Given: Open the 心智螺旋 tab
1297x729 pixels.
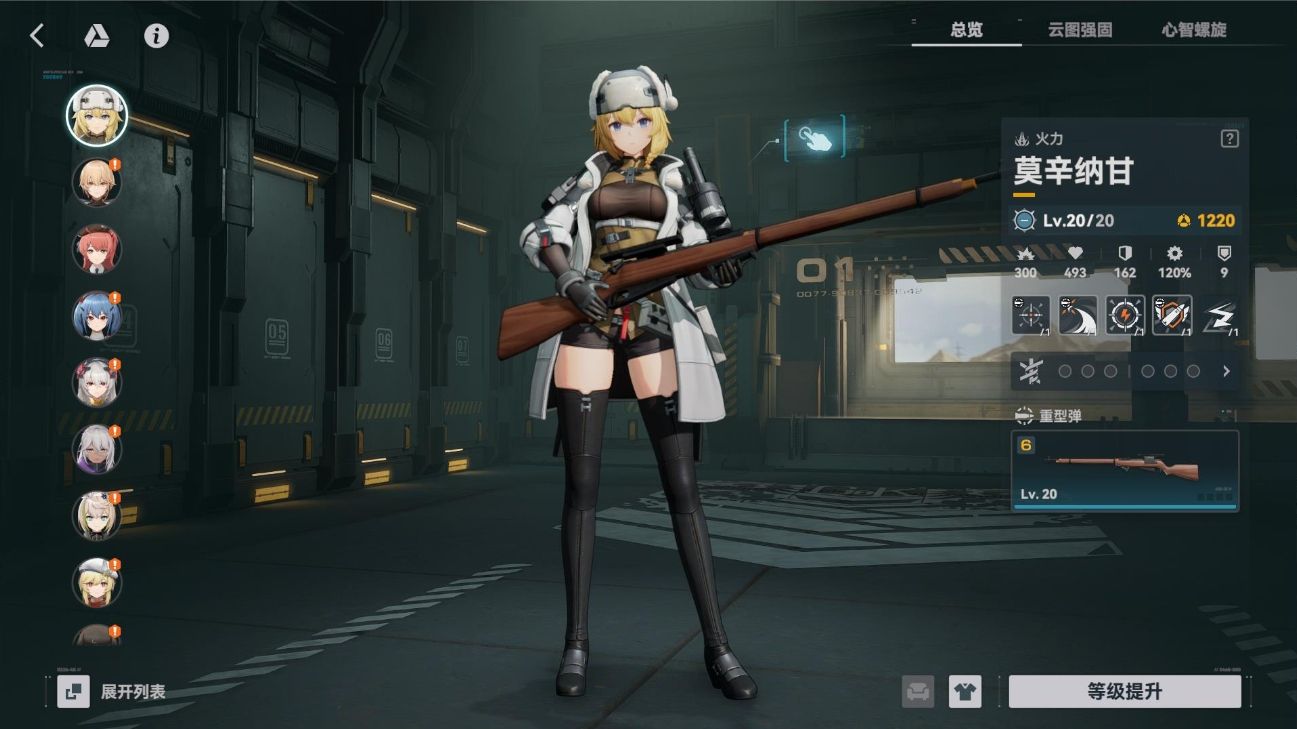Looking at the screenshot, I should point(1193,30).
